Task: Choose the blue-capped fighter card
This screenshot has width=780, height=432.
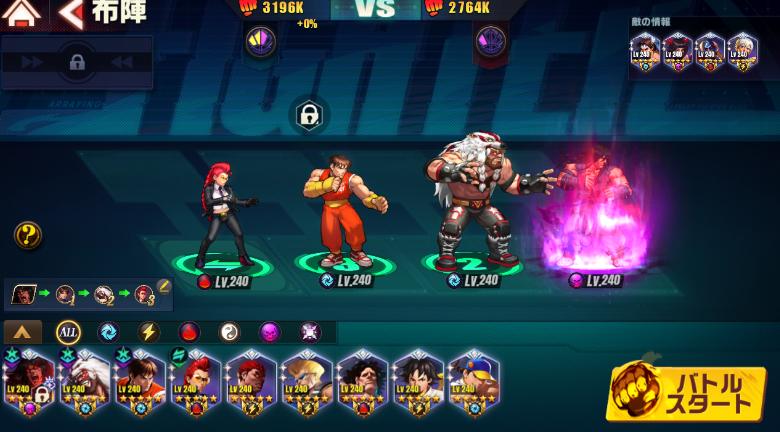Action: pos(474,382)
